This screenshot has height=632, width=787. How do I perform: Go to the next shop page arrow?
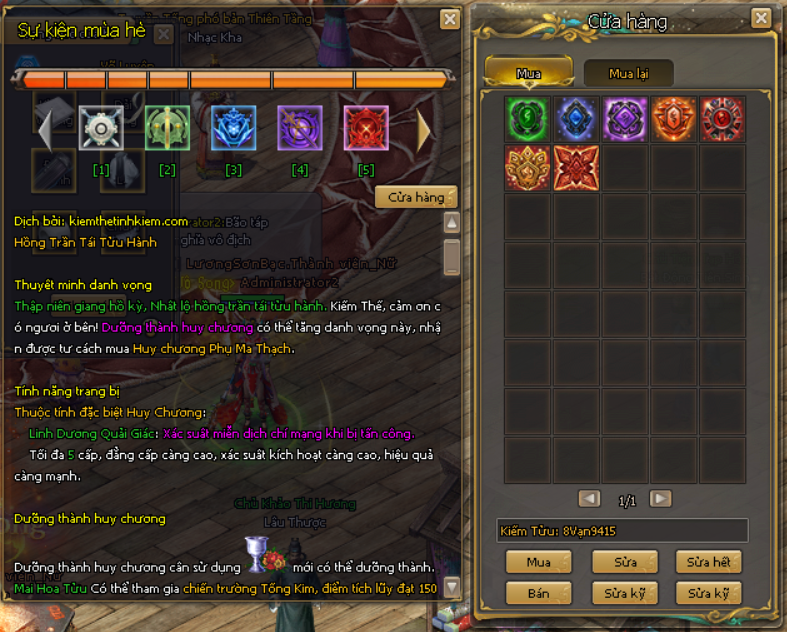pyautogui.click(x=660, y=499)
